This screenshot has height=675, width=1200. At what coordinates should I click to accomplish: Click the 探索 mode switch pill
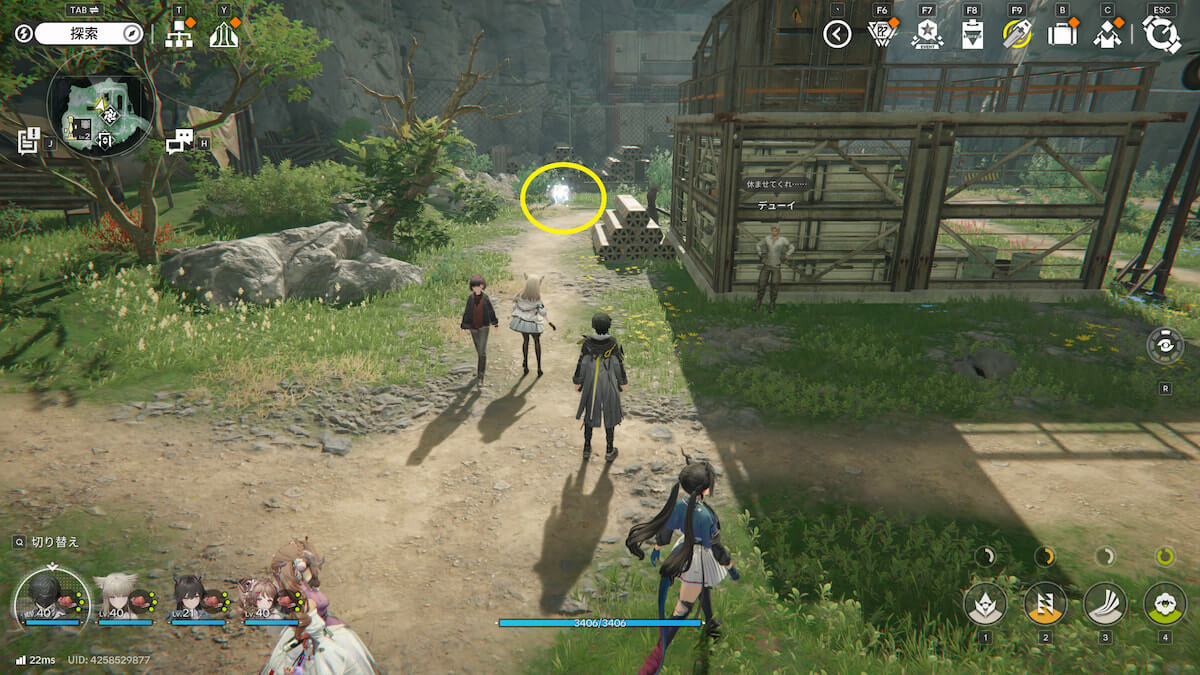90,34
